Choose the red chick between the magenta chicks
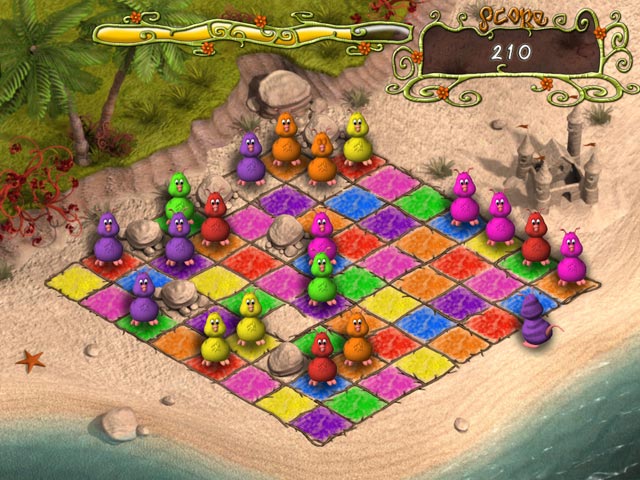The width and height of the screenshot is (640, 480). point(536,238)
